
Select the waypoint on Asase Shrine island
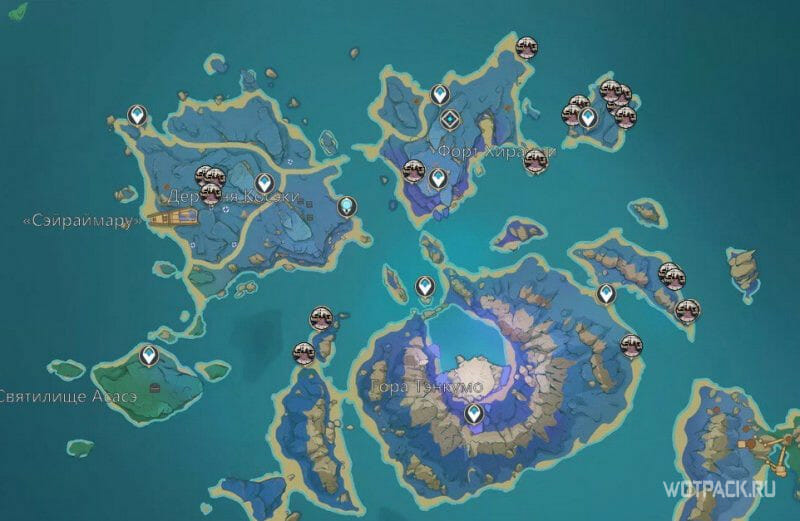150,355
